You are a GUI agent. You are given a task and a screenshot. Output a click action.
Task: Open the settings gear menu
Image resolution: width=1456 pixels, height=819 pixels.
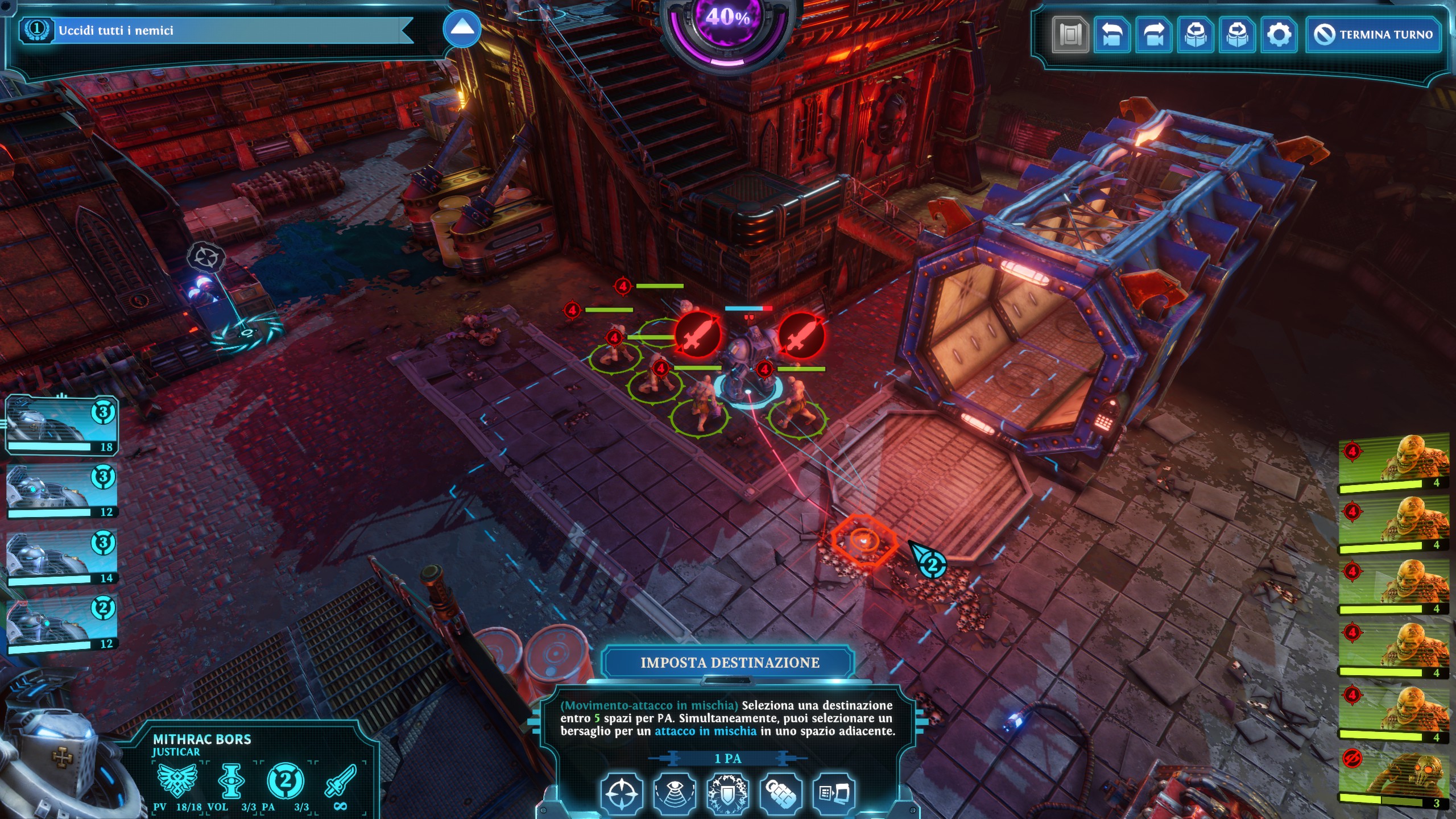pos(1279,35)
